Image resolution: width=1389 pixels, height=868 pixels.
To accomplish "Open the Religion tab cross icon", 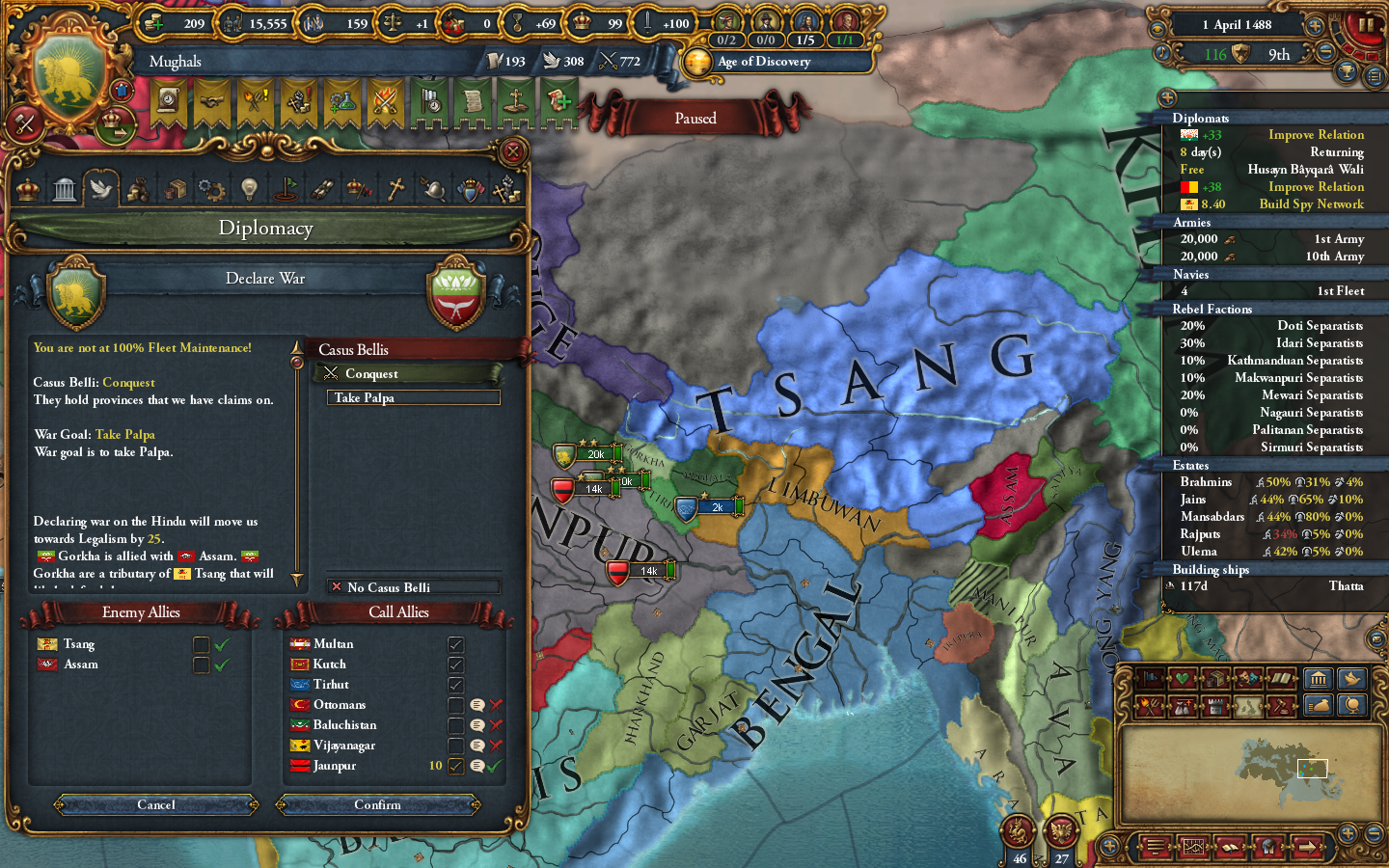I will click(397, 188).
